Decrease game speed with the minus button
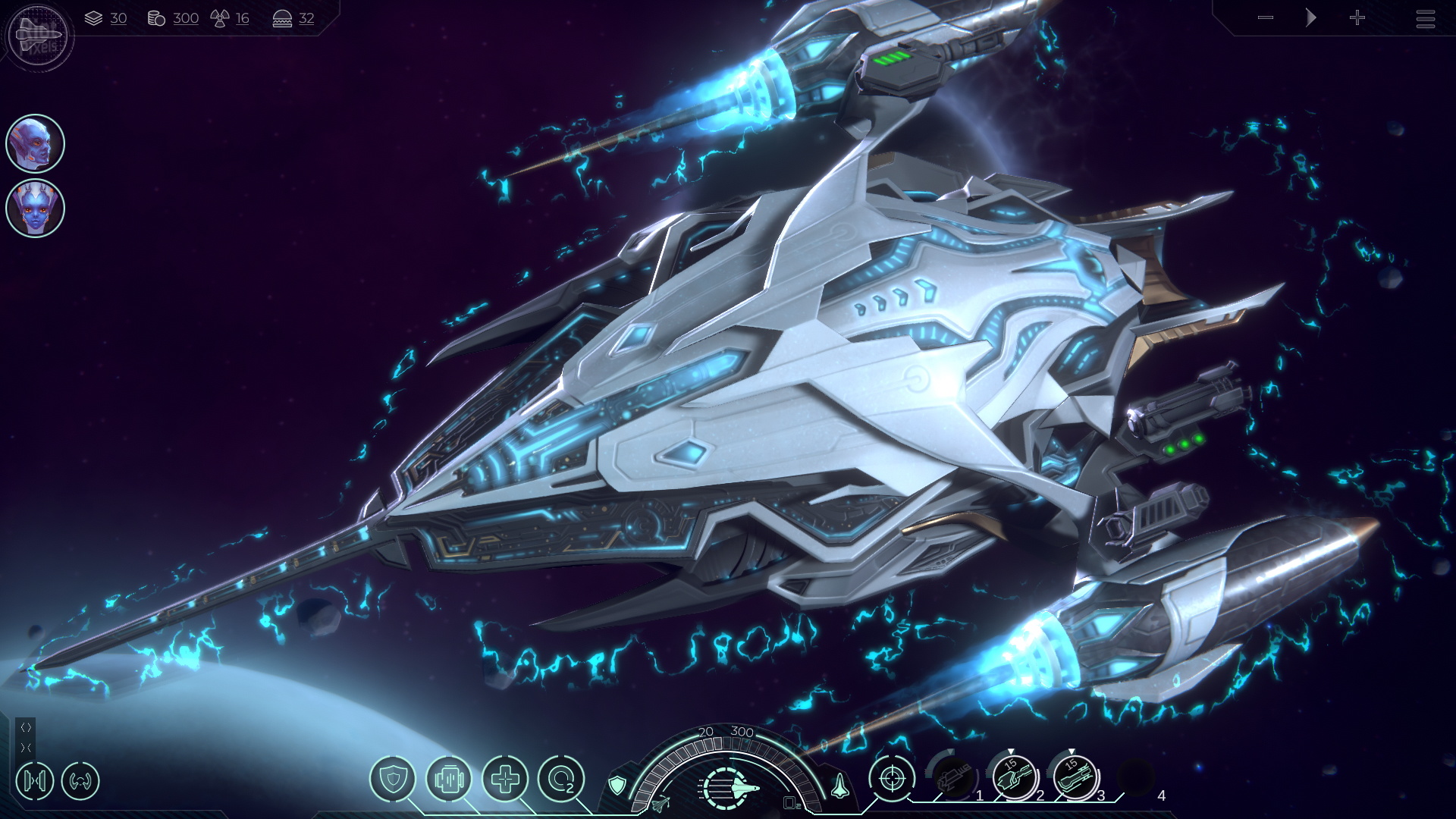The width and height of the screenshot is (1456, 819). (1265, 18)
